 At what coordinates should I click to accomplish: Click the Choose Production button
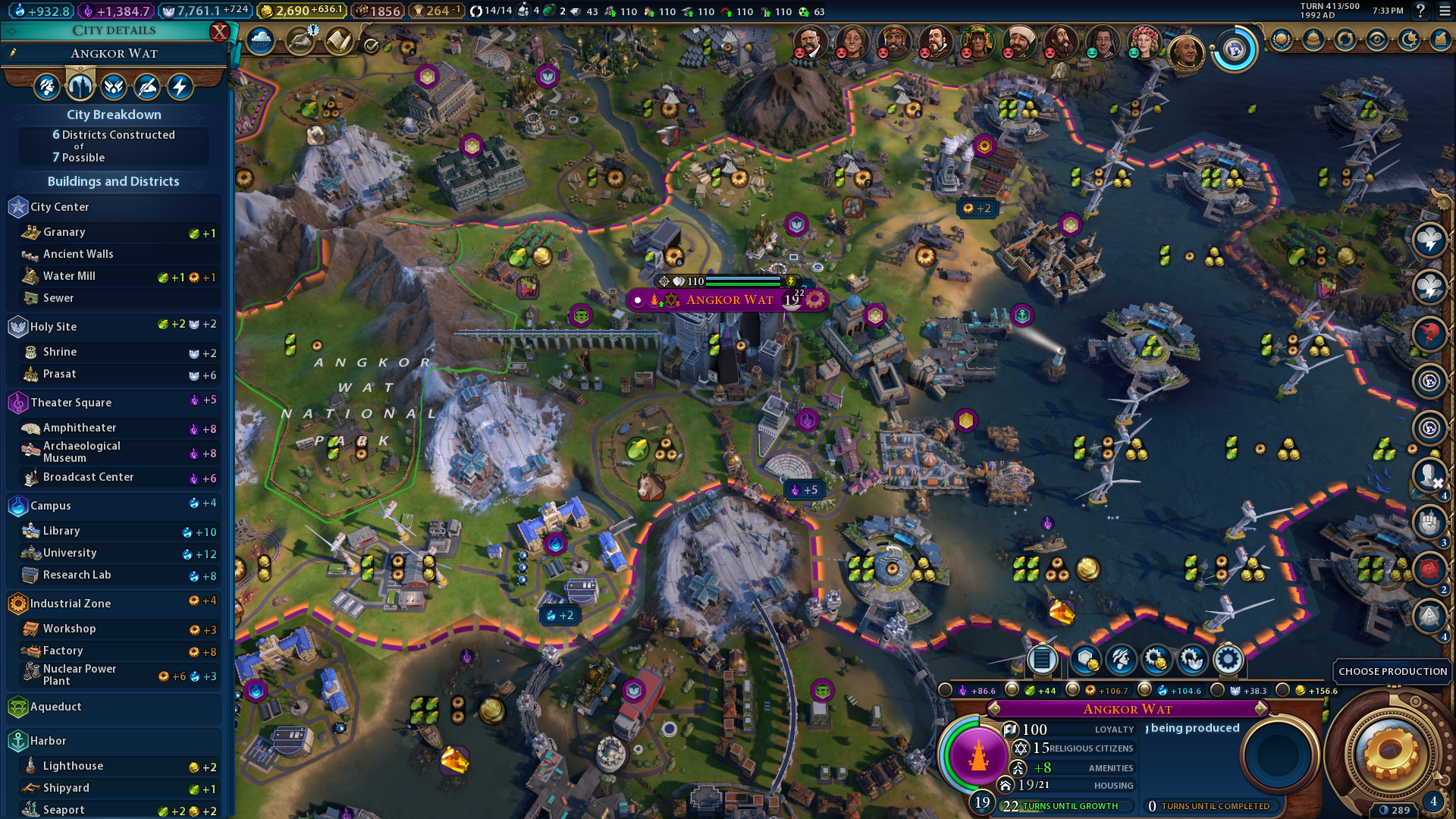pos(1392,671)
